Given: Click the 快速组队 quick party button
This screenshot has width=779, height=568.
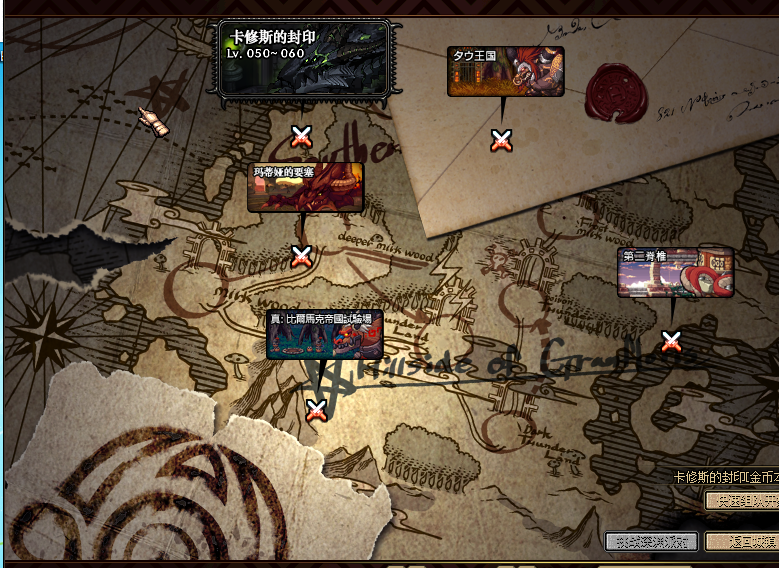Looking at the screenshot, I should tap(741, 500).
